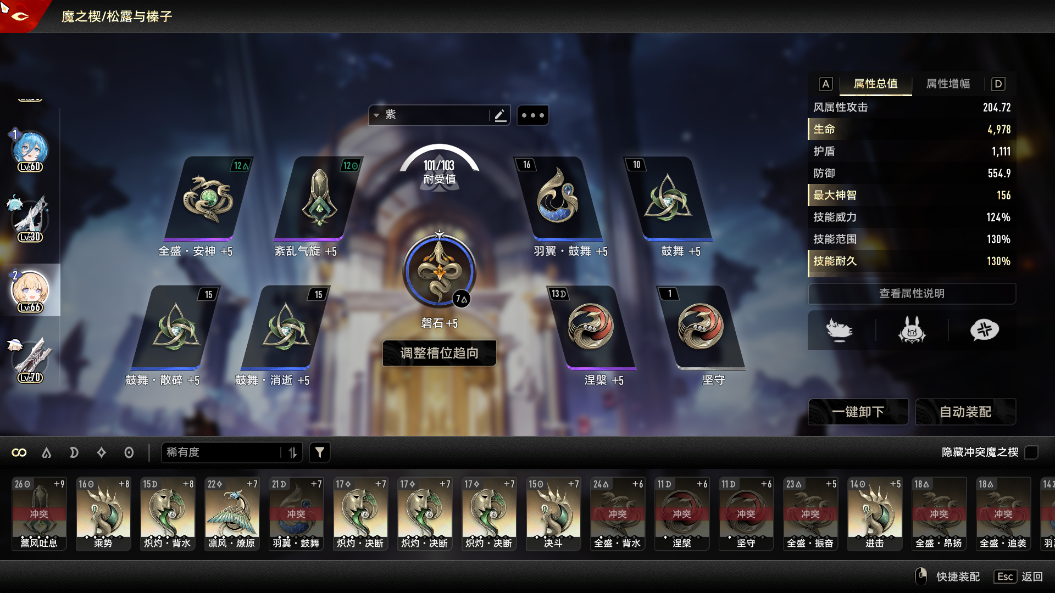This screenshot has width=1055, height=593.
Task: Select the 属性总值 tab
Action: click(x=875, y=84)
